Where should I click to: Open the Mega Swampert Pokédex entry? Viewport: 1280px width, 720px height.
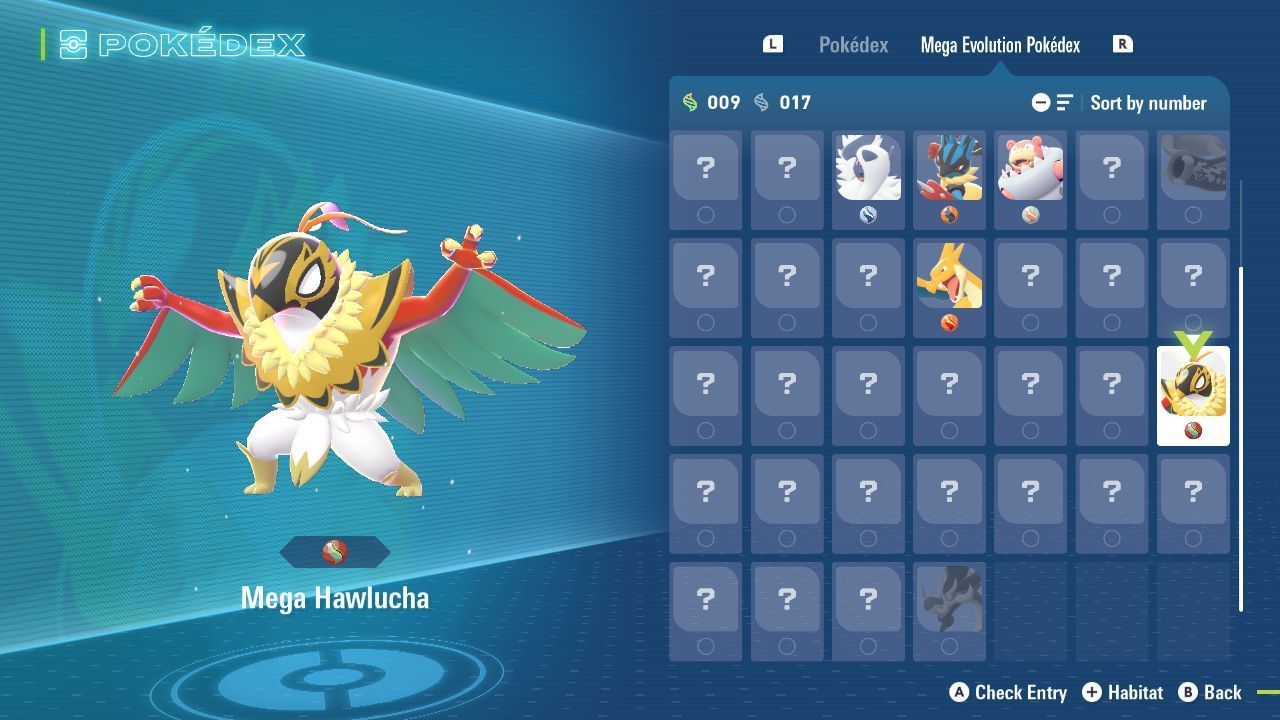[949, 170]
